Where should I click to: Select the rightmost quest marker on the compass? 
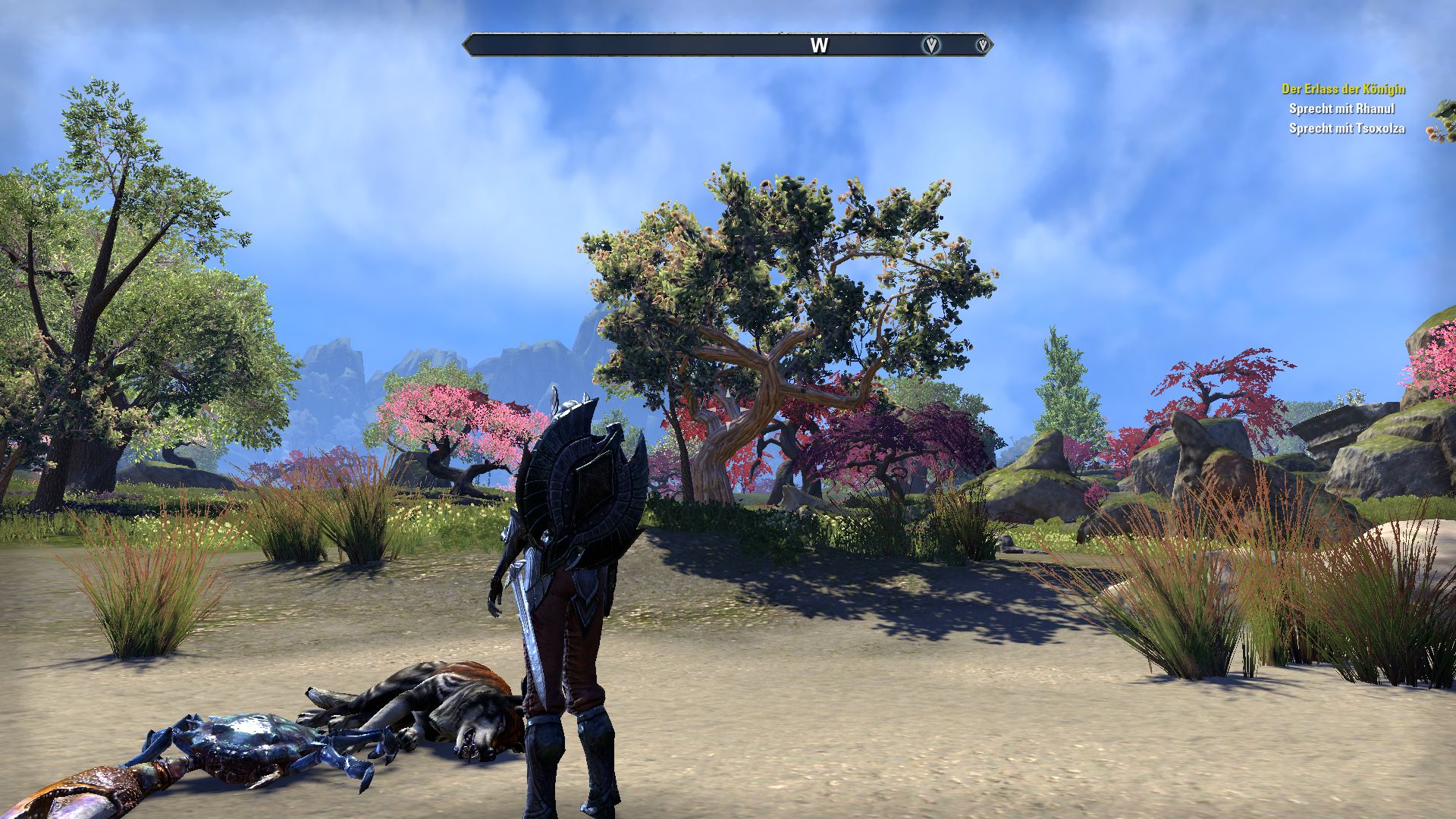983,45
